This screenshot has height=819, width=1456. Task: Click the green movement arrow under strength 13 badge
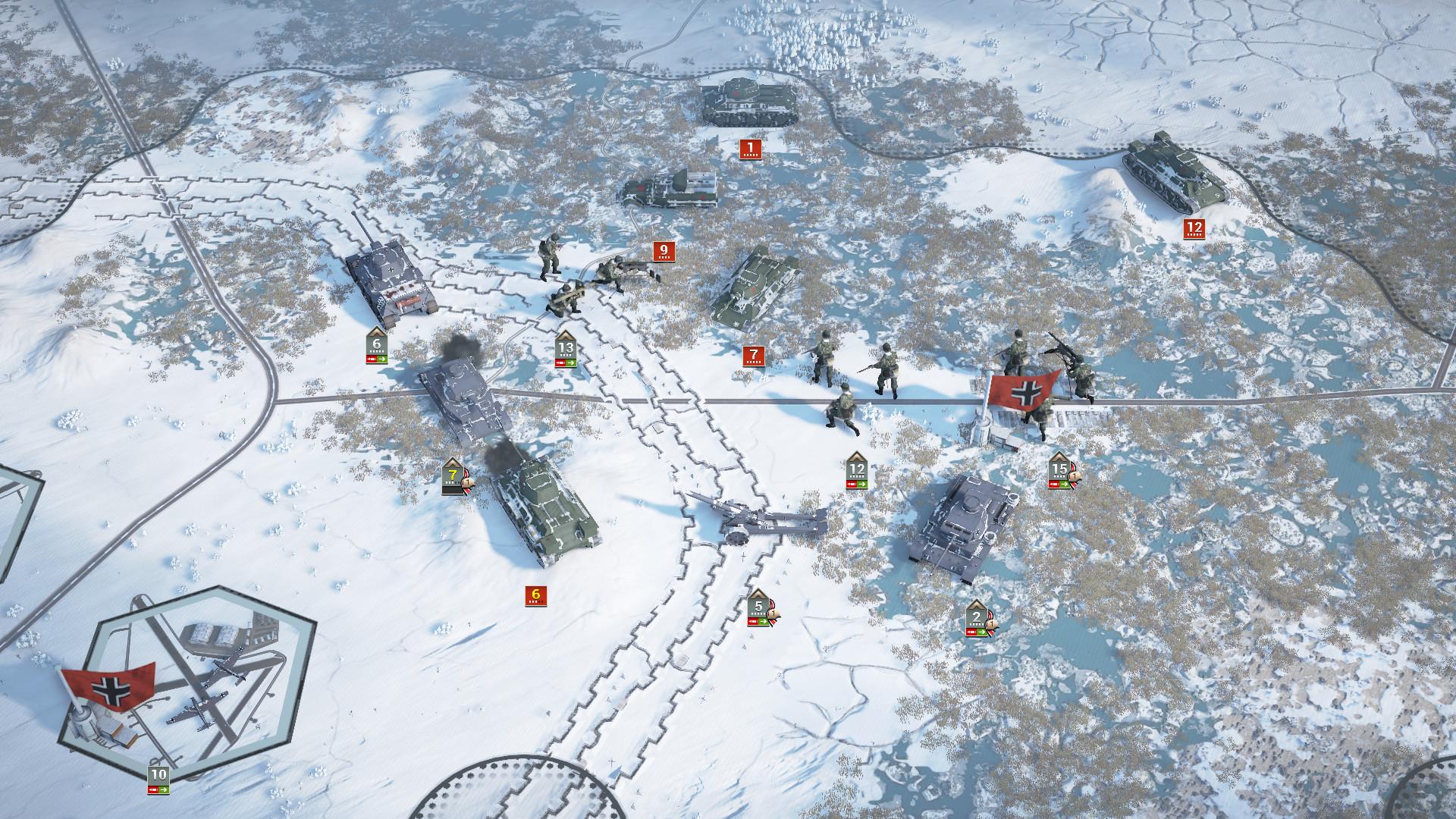571,362
